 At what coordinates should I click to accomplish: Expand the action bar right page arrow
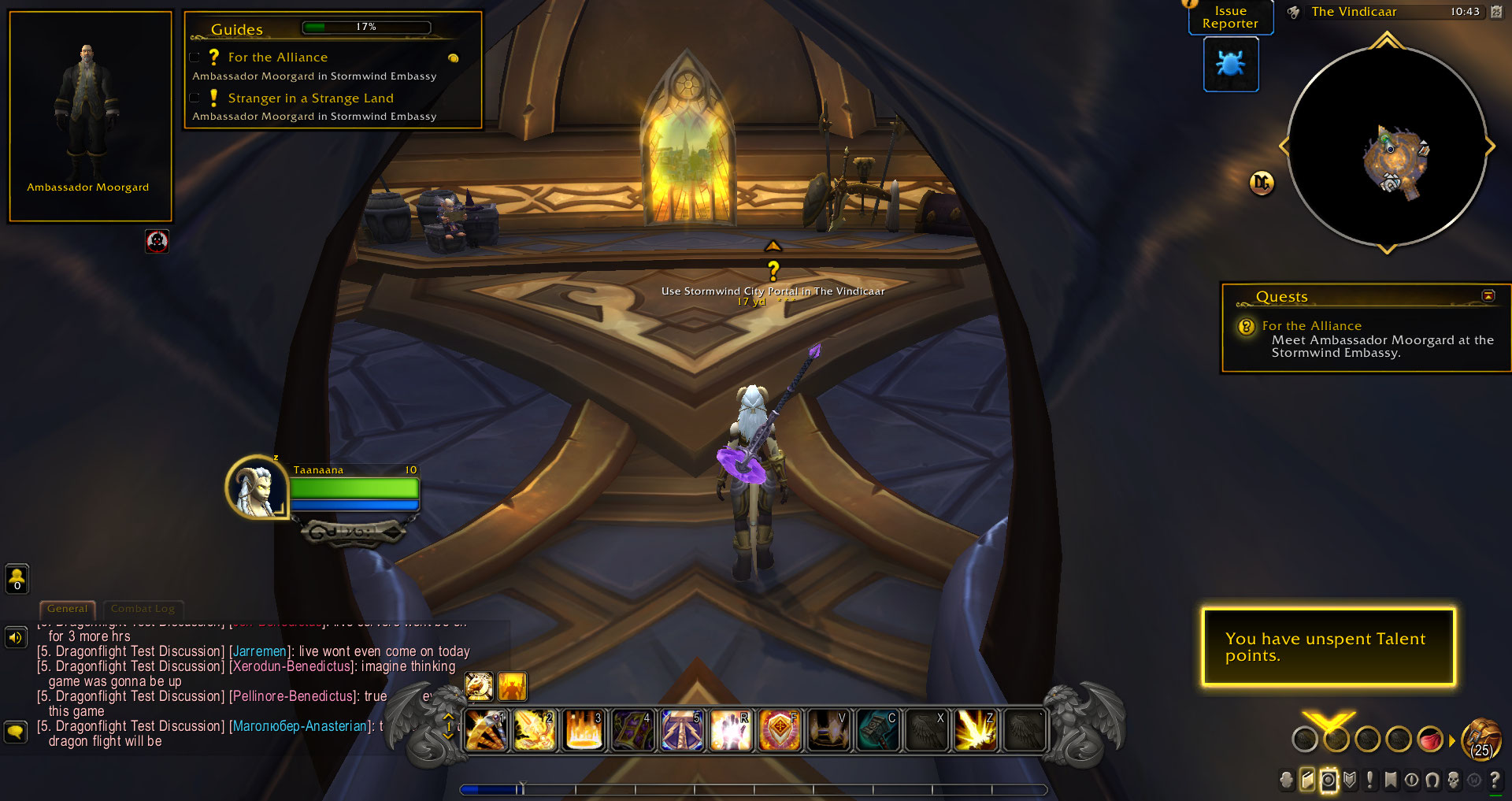1452,740
